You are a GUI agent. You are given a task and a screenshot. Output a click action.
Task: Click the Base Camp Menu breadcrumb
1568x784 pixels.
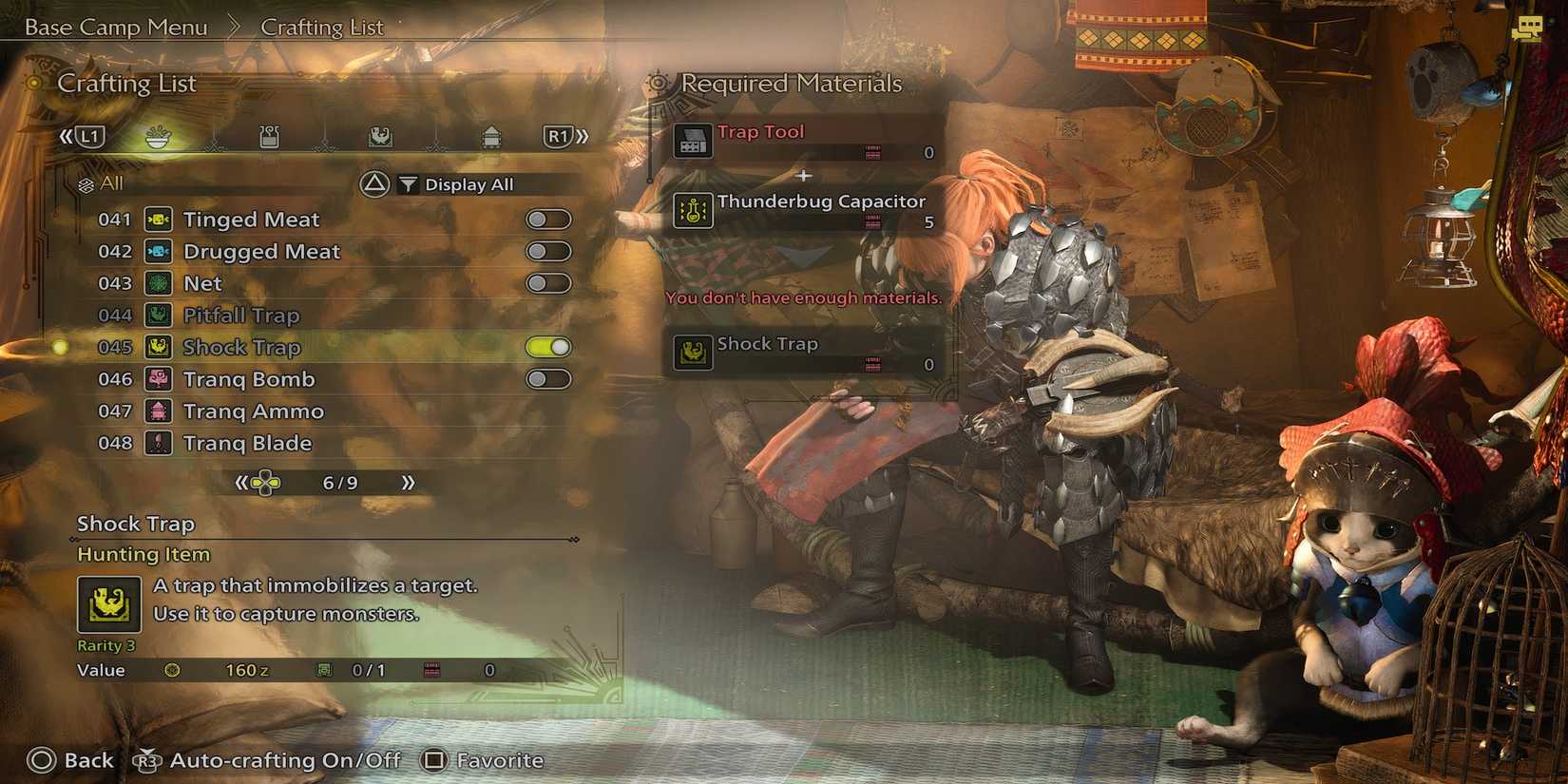pos(114,27)
